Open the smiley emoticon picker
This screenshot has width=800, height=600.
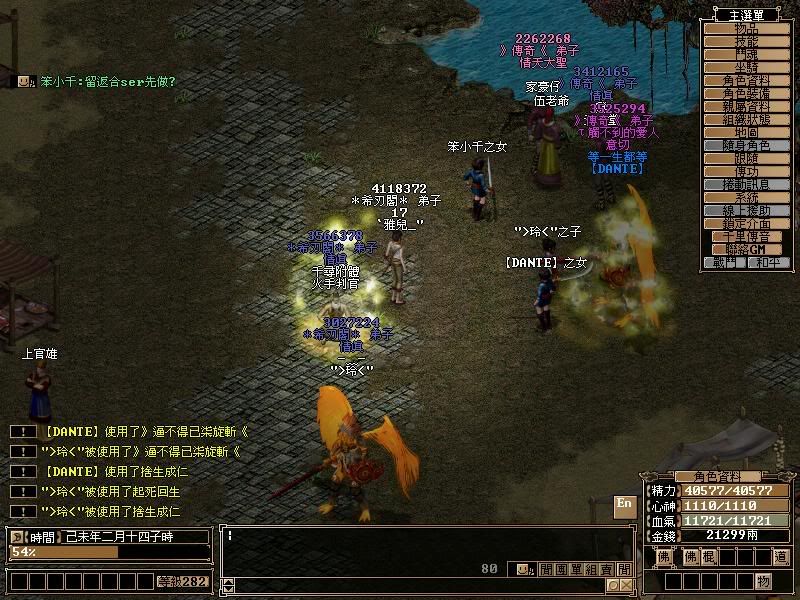point(523,569)
